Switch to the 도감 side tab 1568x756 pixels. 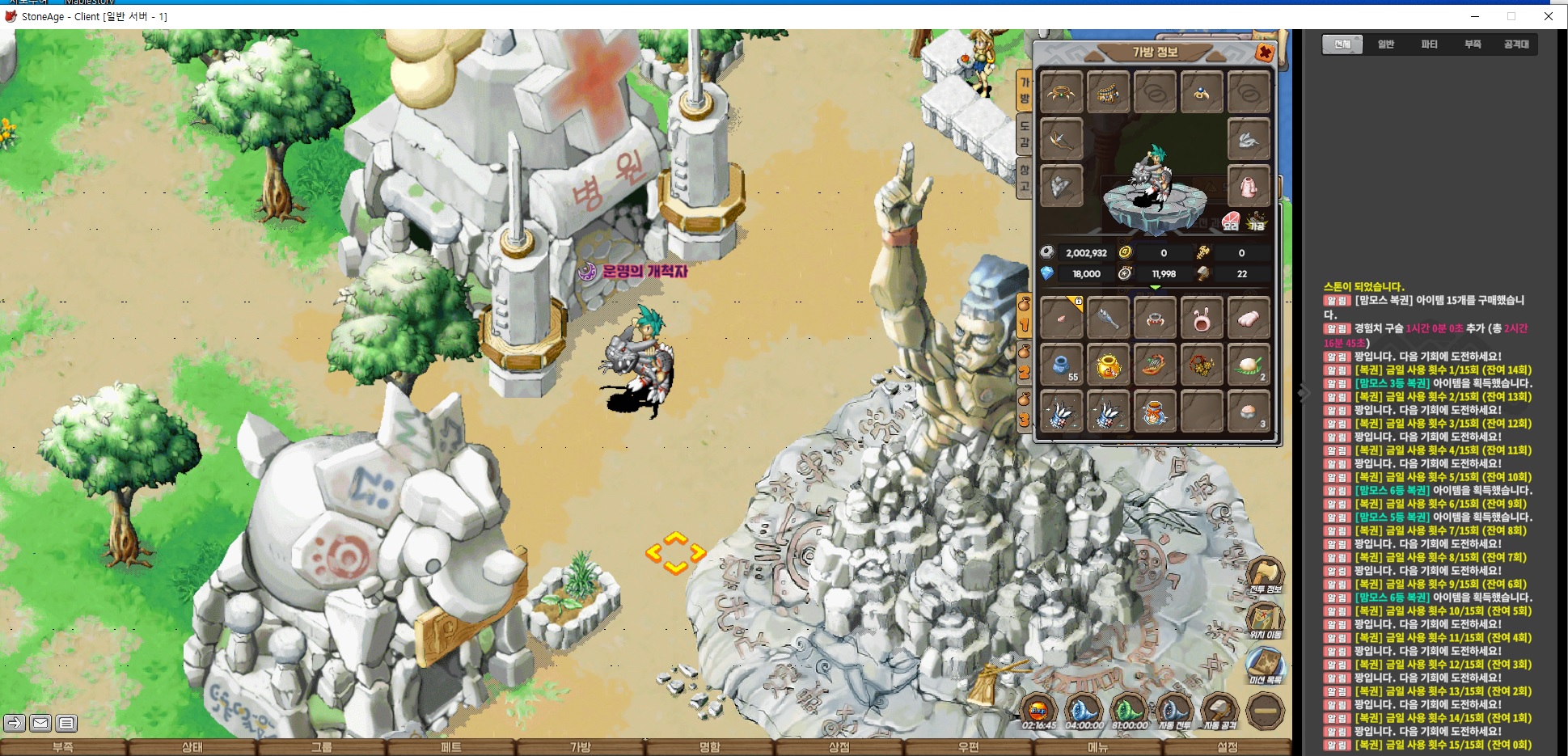coord(1025,135)
